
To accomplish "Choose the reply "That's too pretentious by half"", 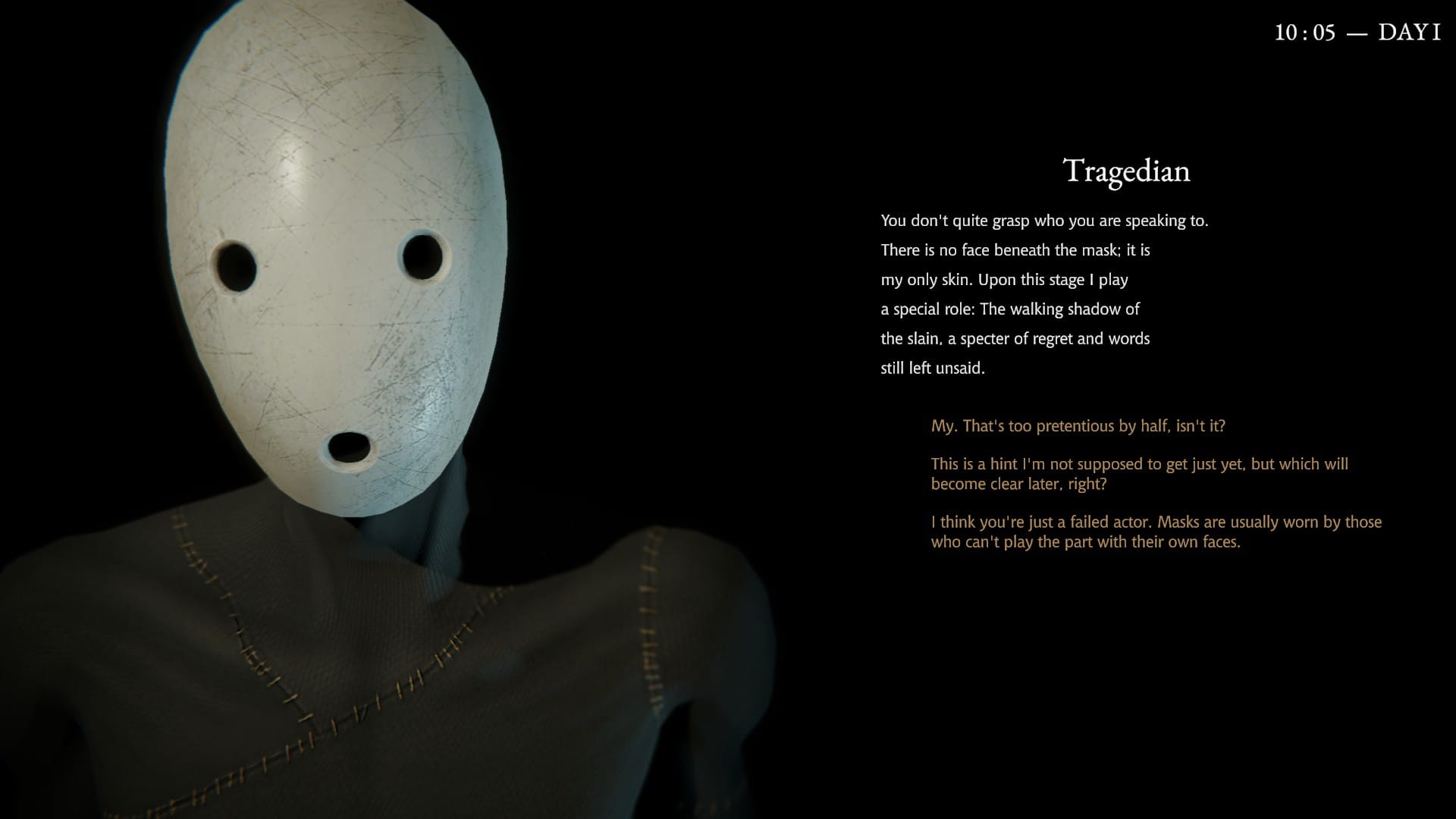I will click(1078, 426).
